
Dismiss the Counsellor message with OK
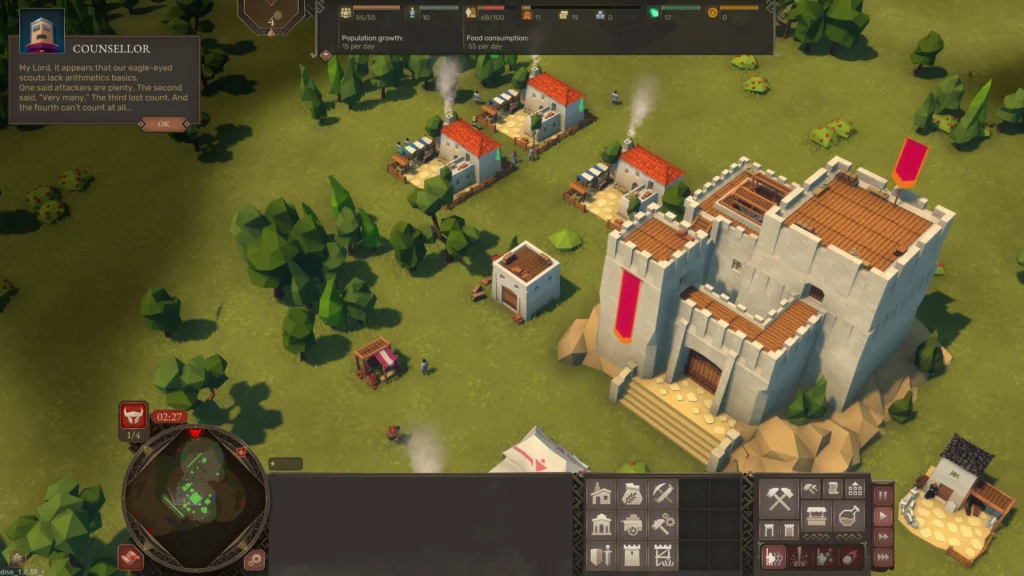[163, 124]
